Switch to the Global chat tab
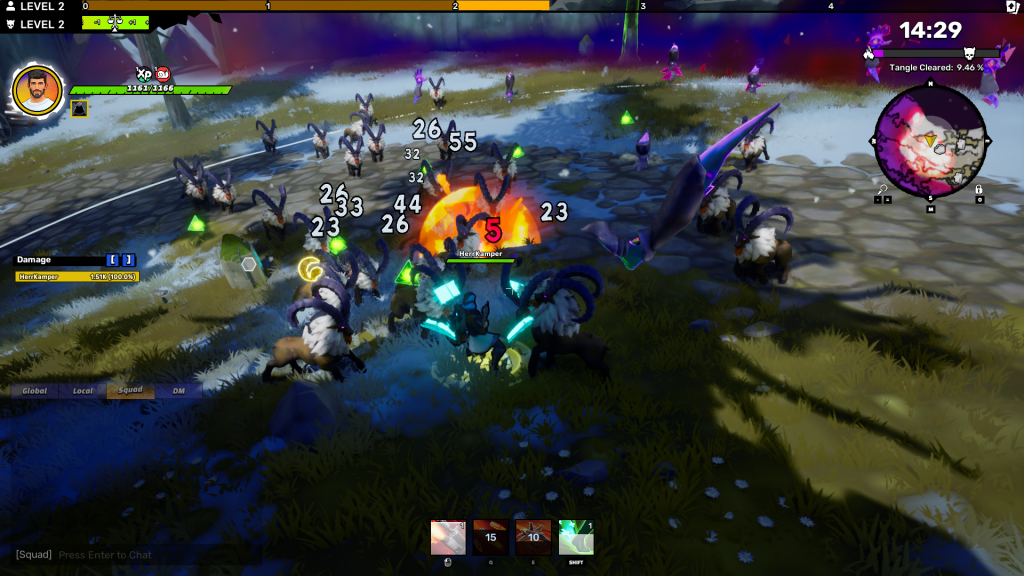The width and height of the screenshot is (1024, 576). coord(35,390)
